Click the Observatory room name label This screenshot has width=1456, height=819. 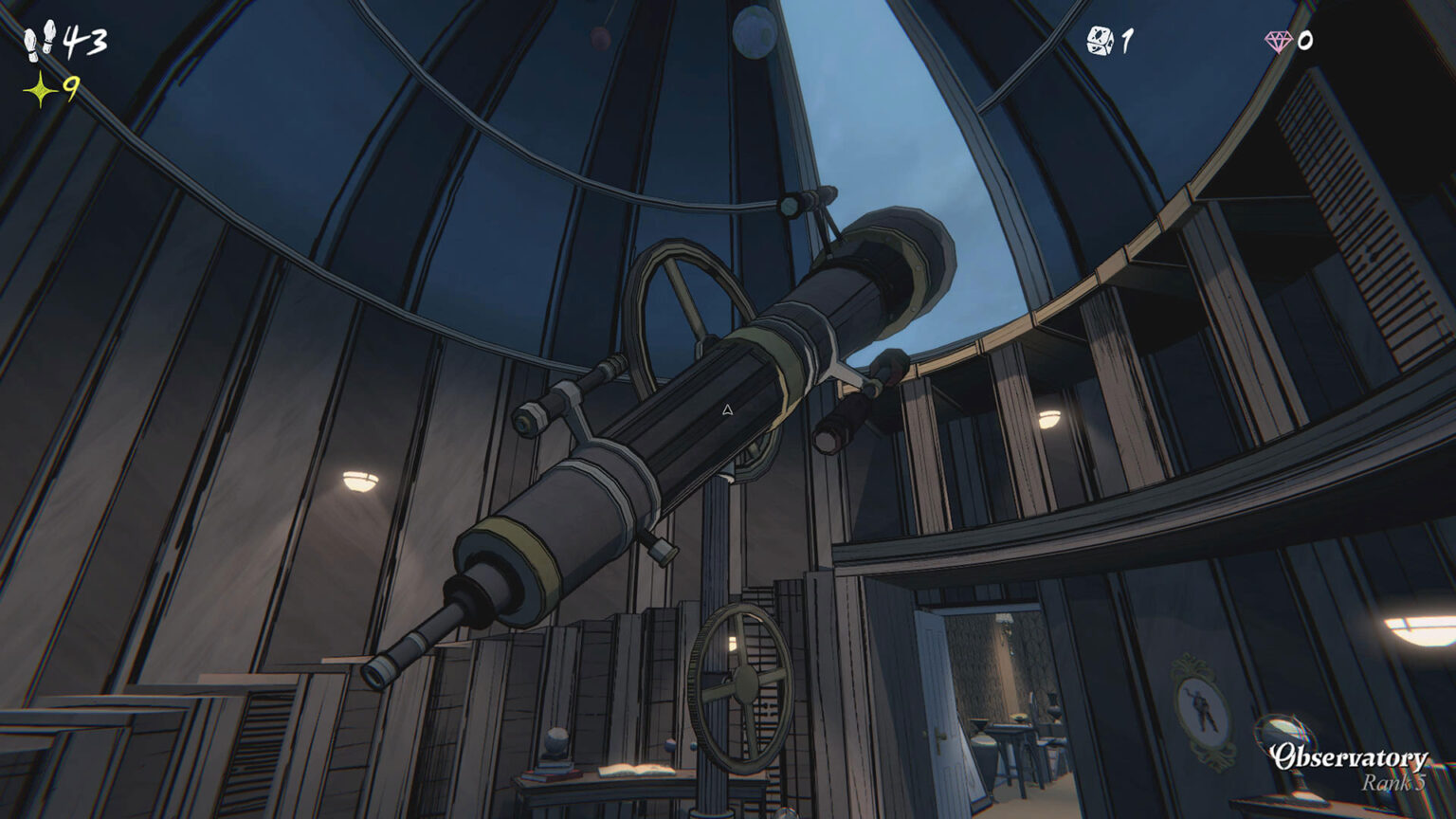[1349, 757]
